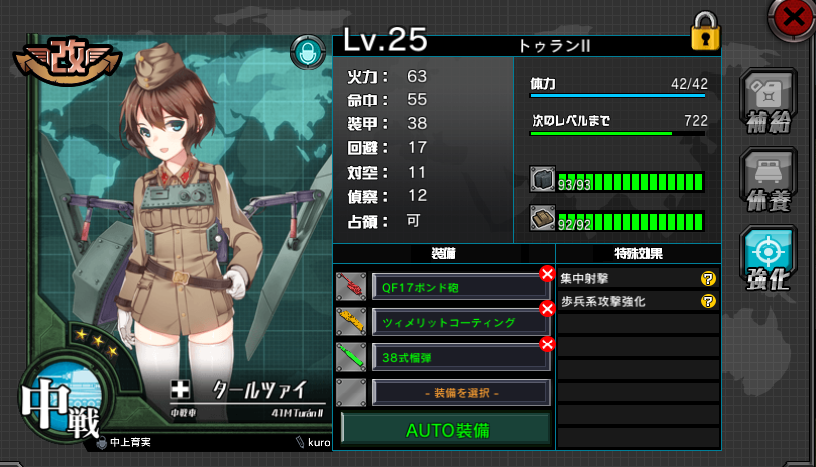The image size is (816, 467).
Task: Show help for 集中射撃 skill
Action: point(708,280)
